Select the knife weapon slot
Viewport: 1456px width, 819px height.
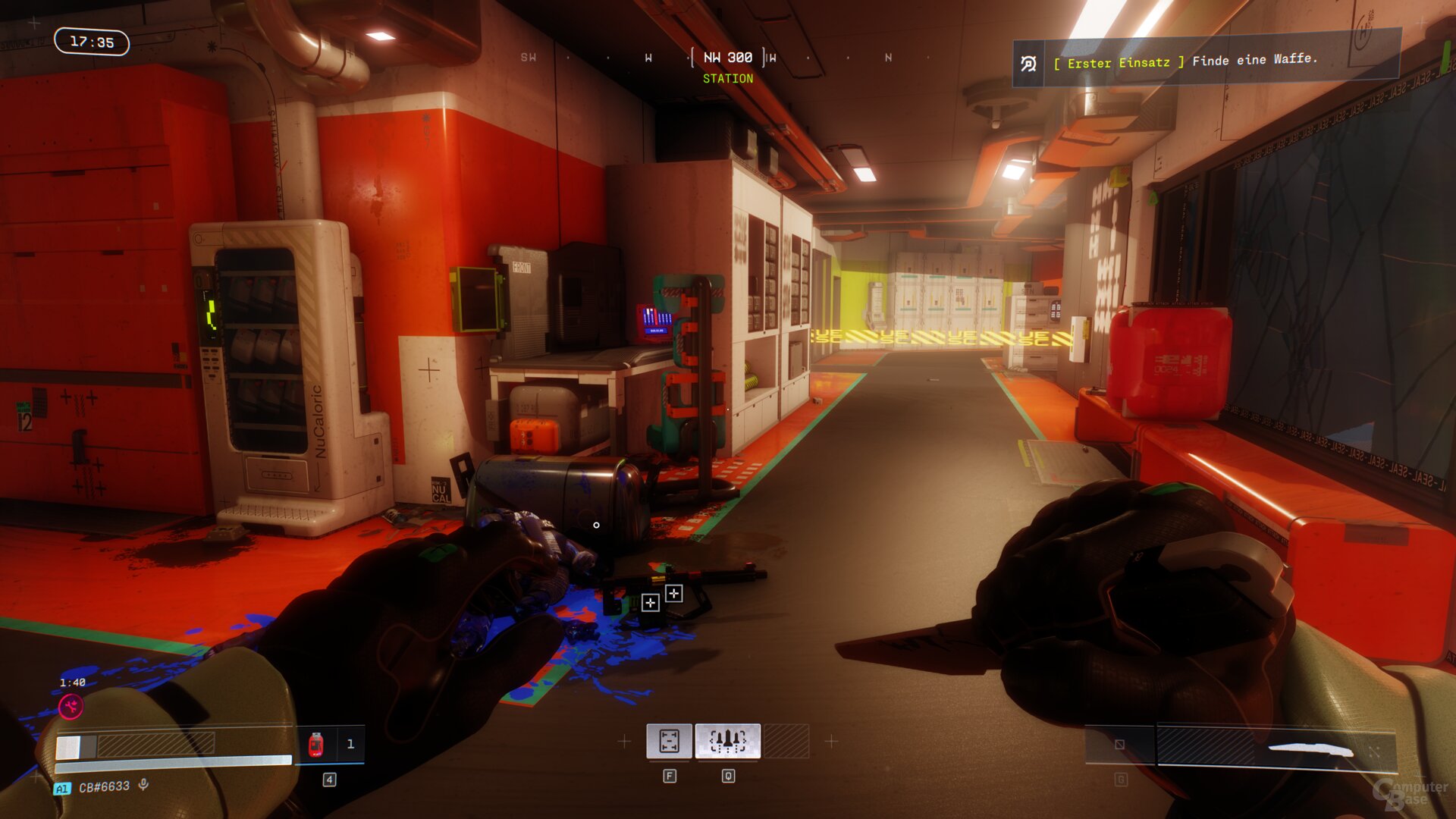(1276, 749)
